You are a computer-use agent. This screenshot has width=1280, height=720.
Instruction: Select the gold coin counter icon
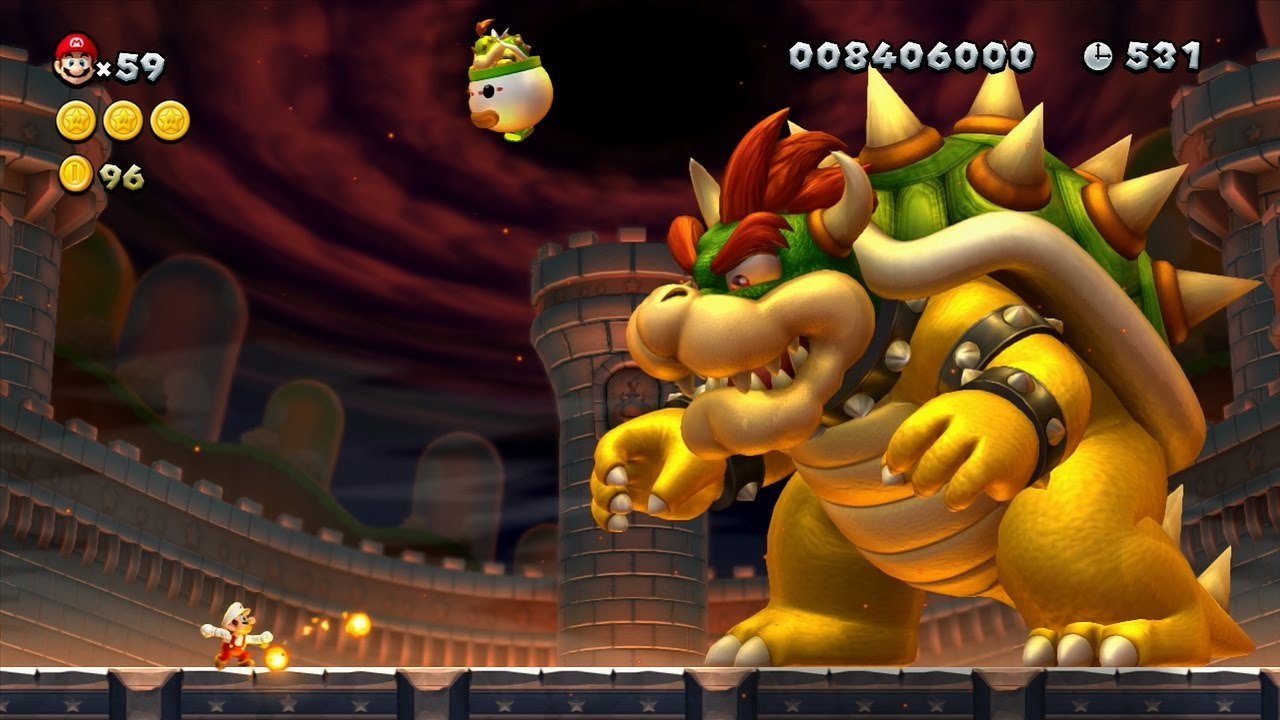point(76,174)
